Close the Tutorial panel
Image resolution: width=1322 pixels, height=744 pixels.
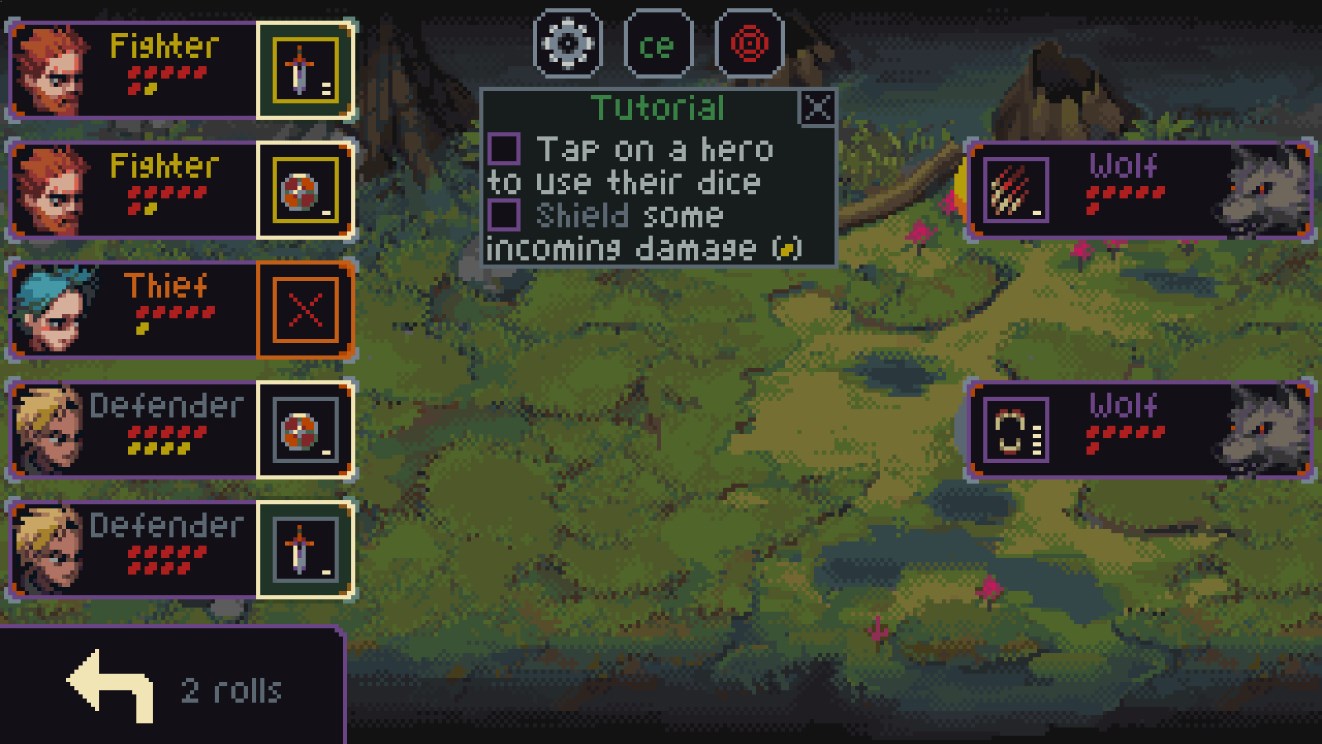818,107
